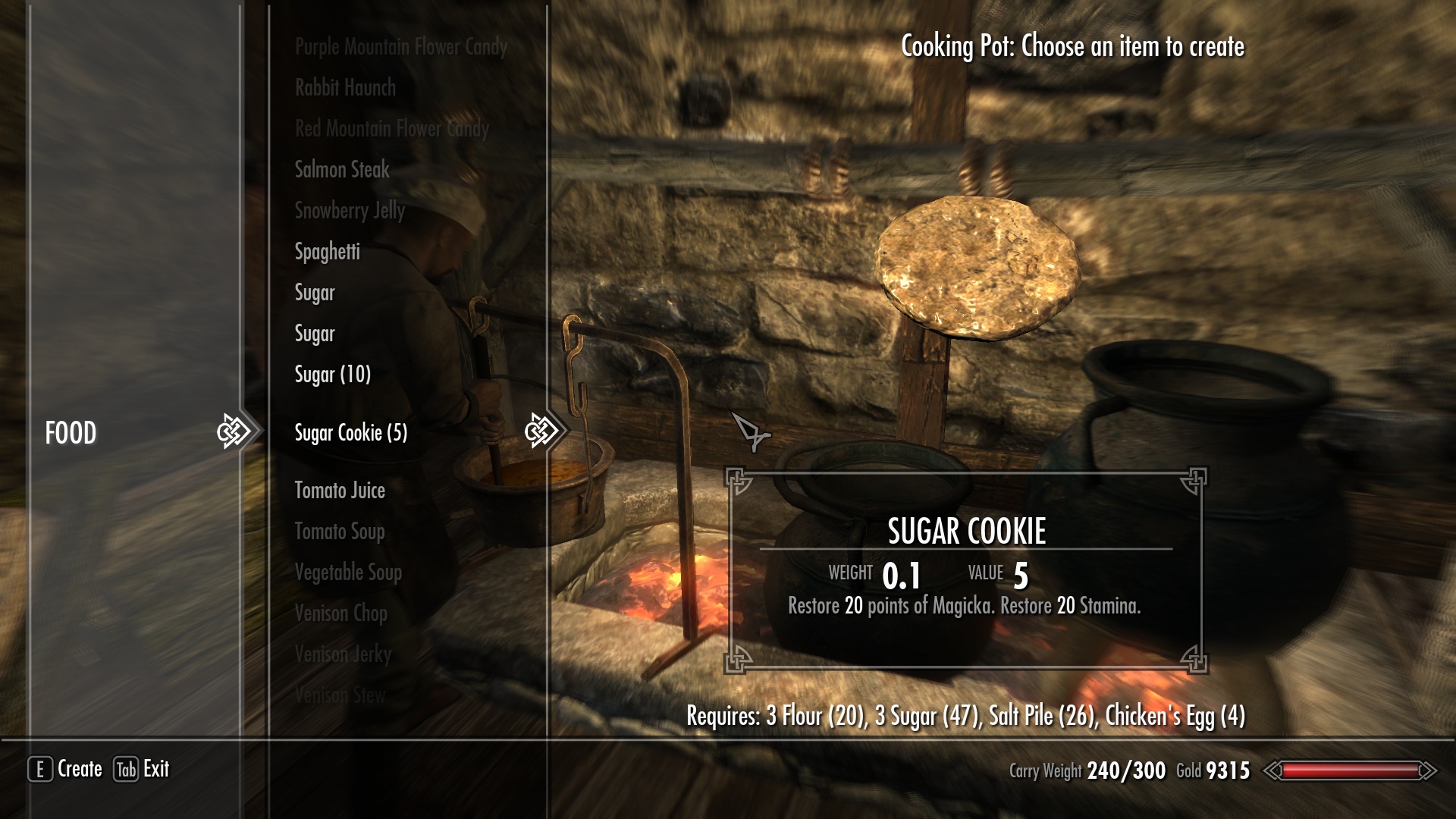The height and width of the screenshot is (819, 1456).
Task: Select Rabbit Haunch in the list
Action: 345,88
